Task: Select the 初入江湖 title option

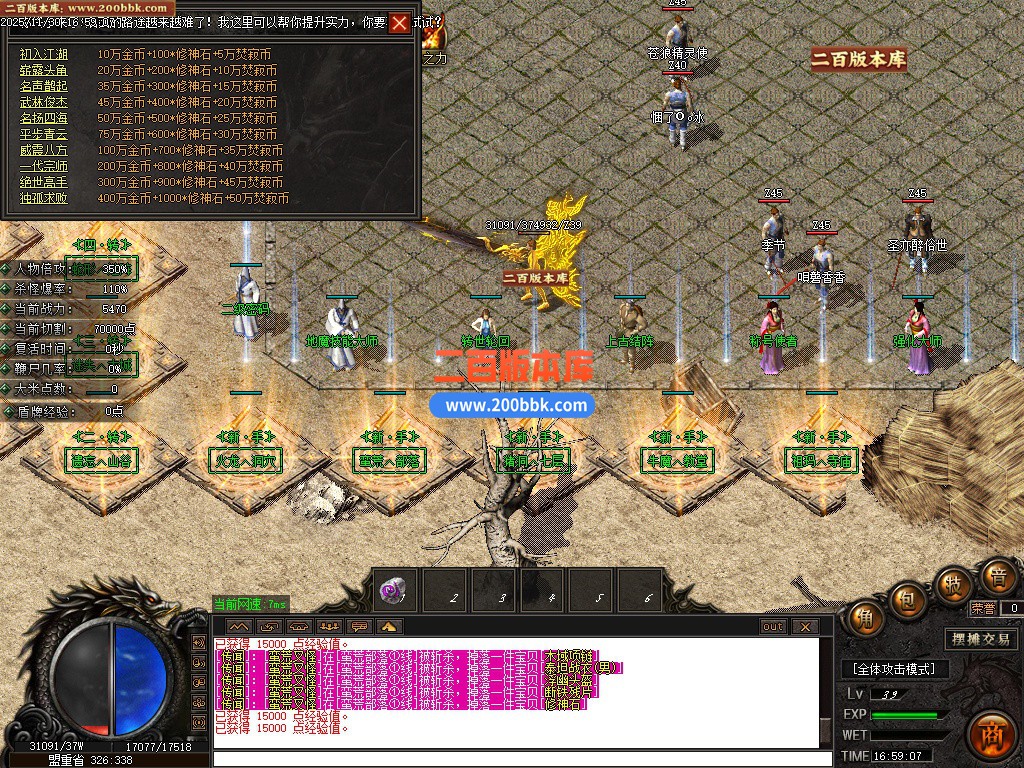Action: pos(44,54)
